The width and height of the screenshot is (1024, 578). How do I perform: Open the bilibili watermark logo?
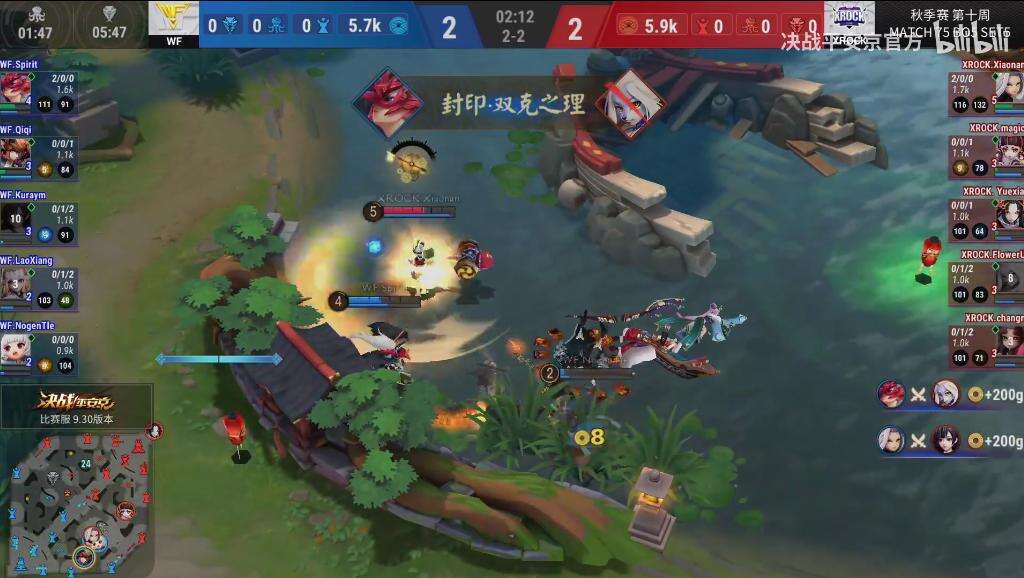pos(959,40)
